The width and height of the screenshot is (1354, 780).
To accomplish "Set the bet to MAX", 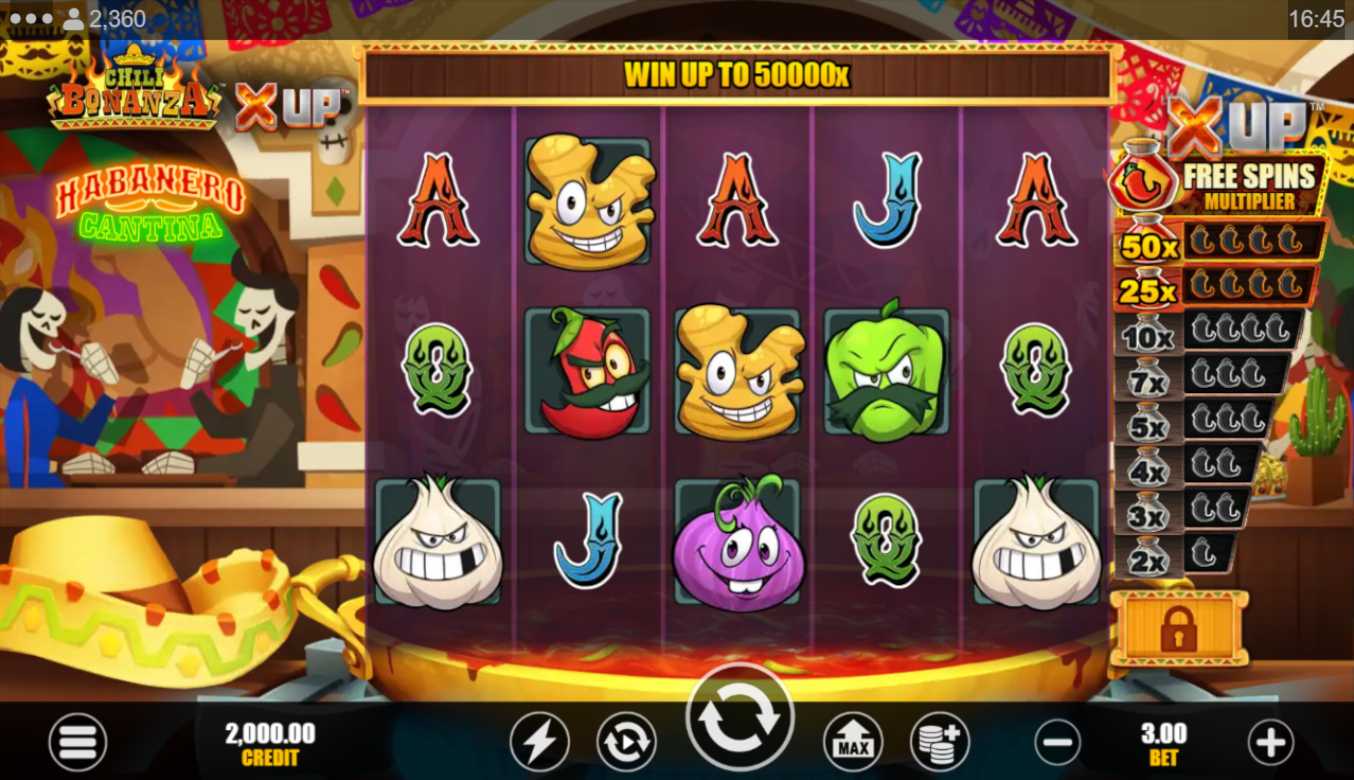I will (x=853, y=743).
